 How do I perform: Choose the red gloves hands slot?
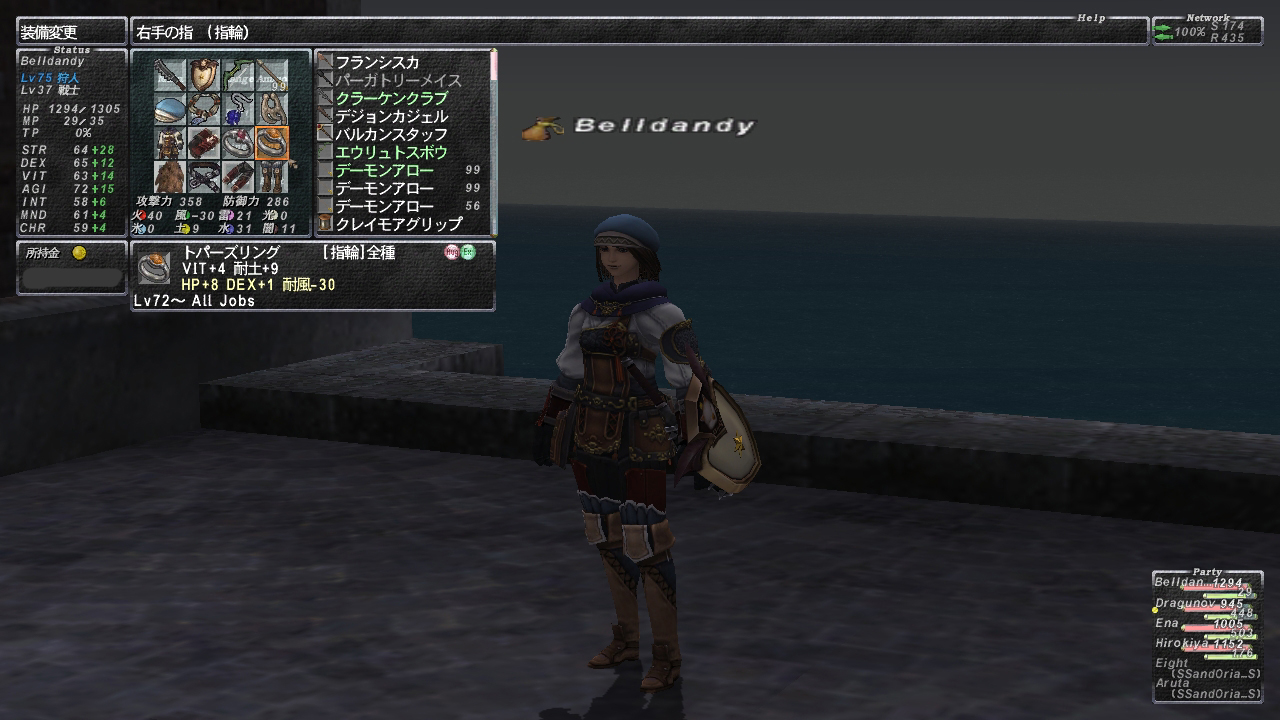tap(204, 143)
